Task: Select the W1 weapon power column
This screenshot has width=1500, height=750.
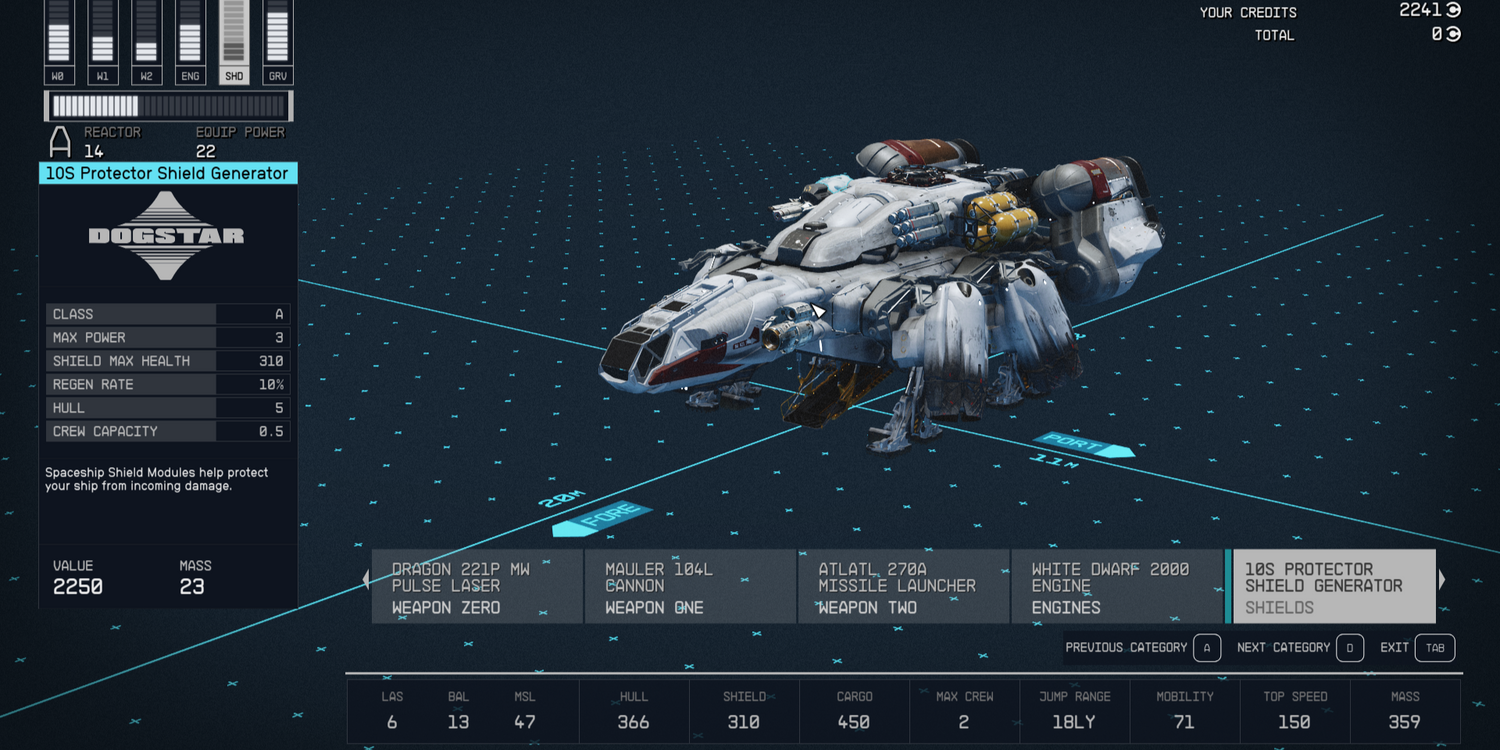Action: (x=103, y=42)
